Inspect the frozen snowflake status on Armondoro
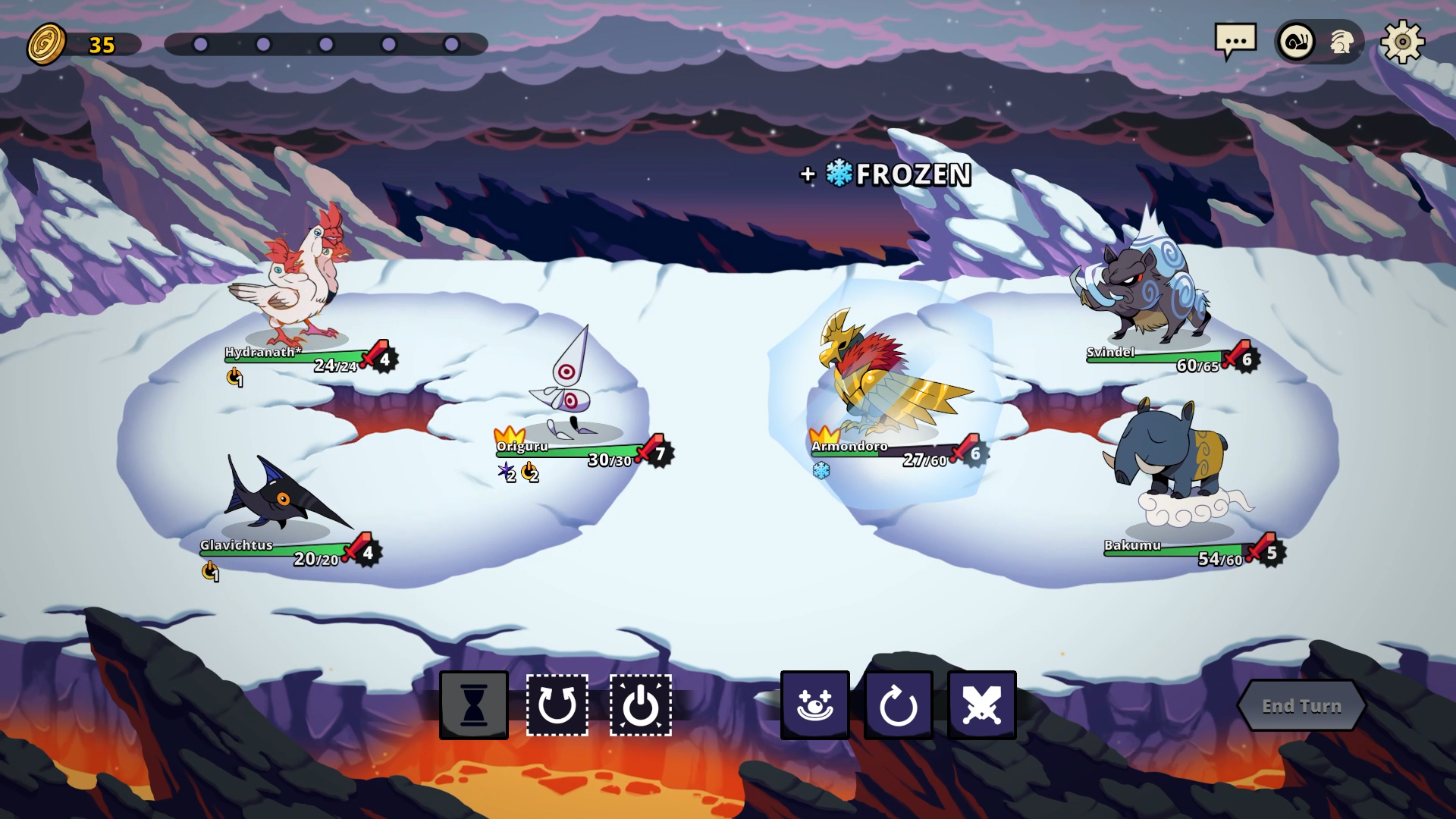Image resolution: width=1456 pixels, height=819 pixels. tap(821, 471)
